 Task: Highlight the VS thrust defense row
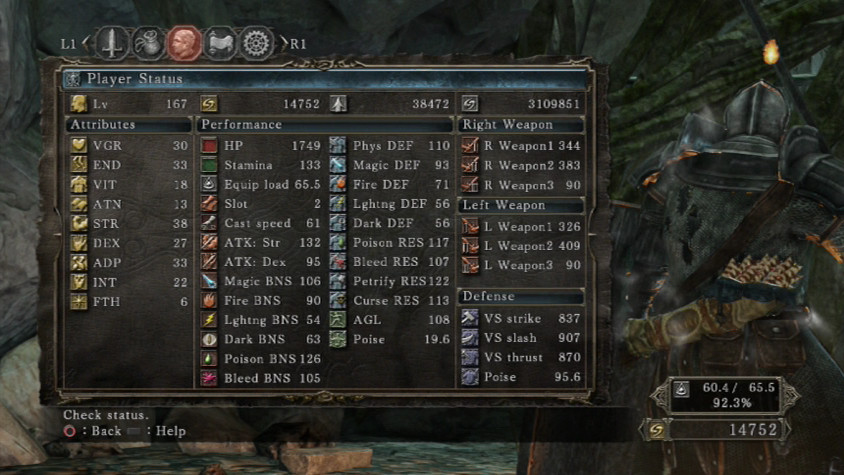[520, 357]
